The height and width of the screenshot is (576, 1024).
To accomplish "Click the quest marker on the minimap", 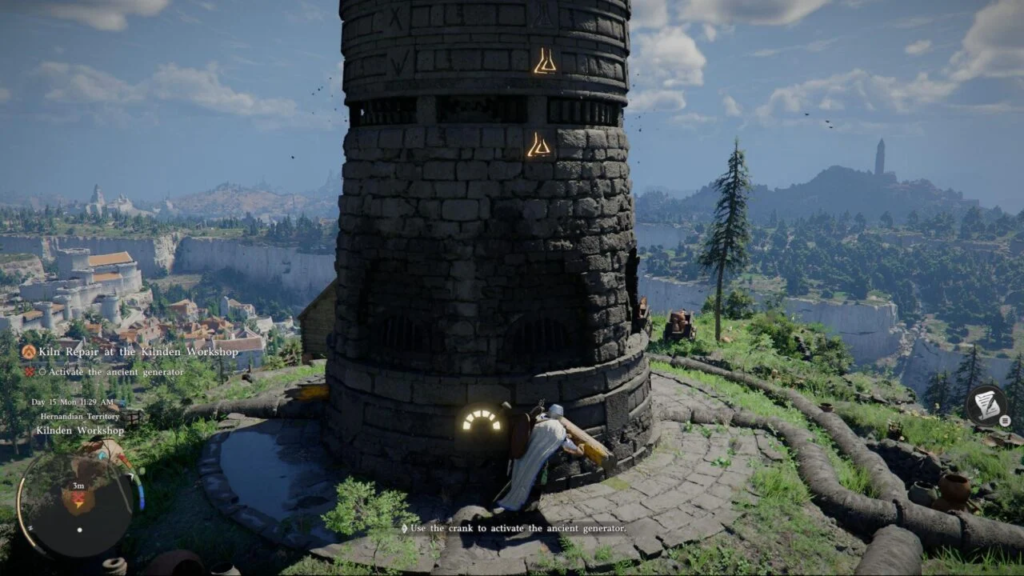I will pos(76,497).
